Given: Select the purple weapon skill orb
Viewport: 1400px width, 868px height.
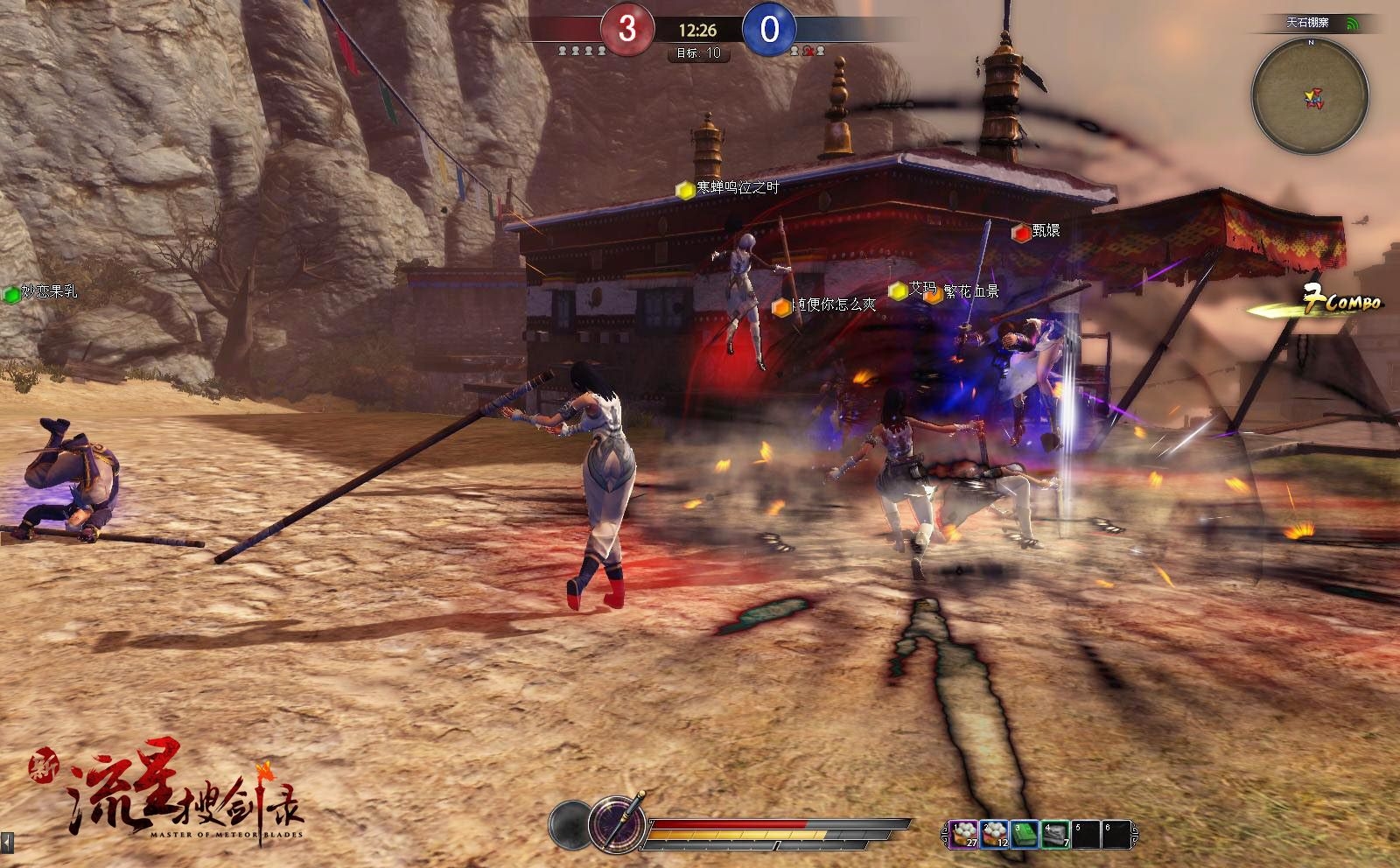Looking at the screenshot, I should coord(617,824).
